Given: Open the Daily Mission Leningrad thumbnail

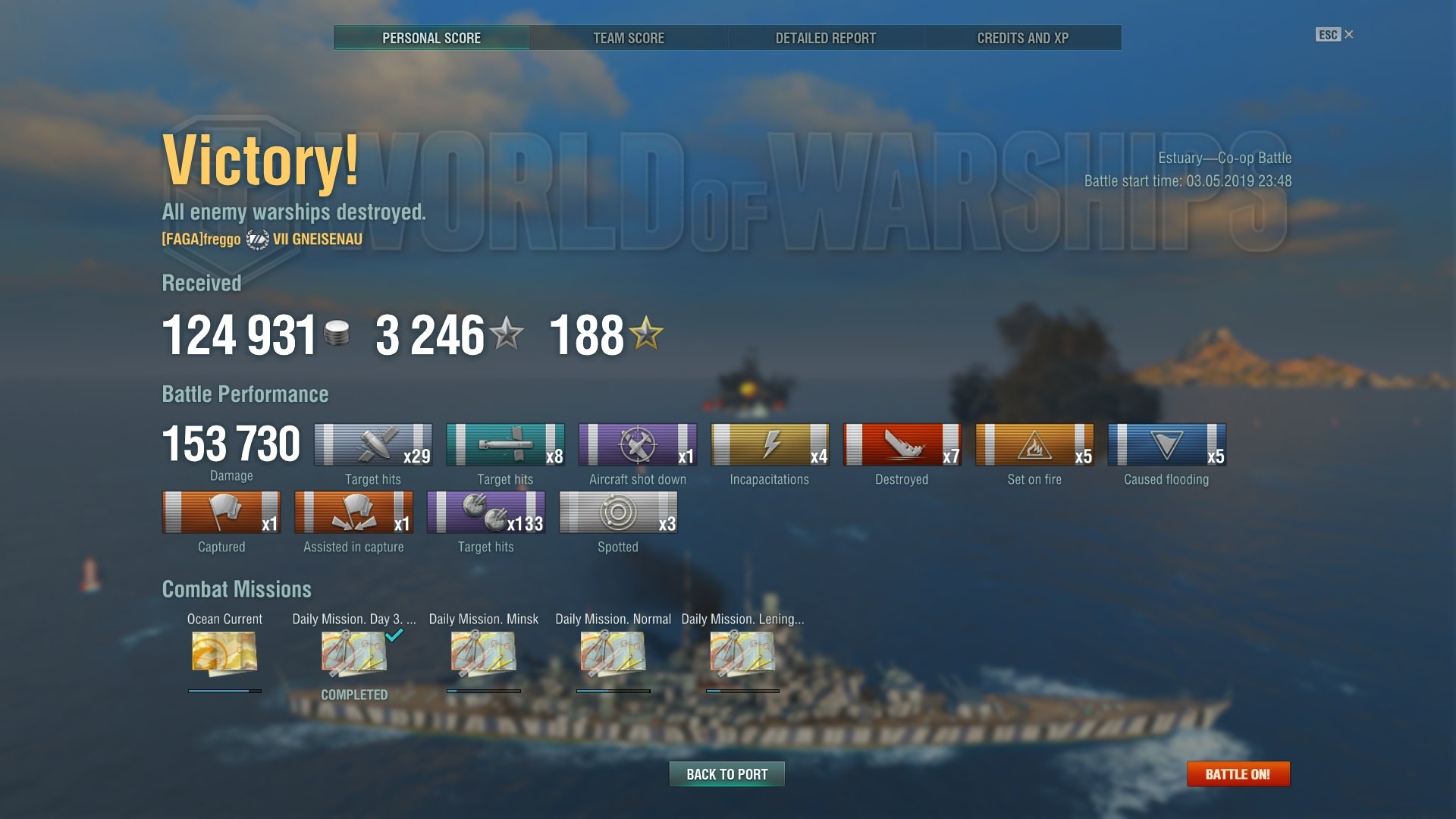Looking at the screenshot, I should tap(742, 653).
